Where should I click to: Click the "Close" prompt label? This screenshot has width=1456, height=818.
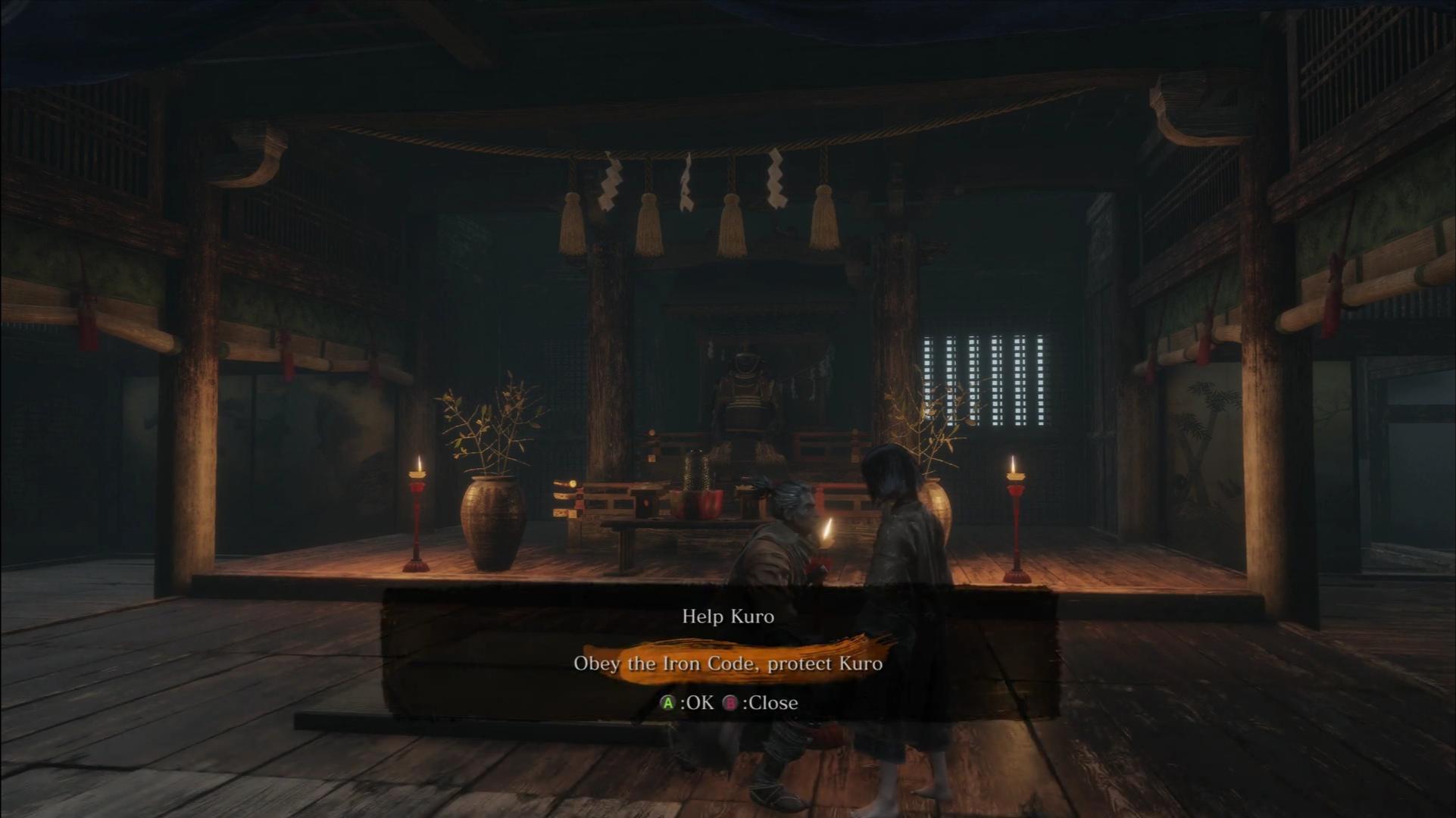(x=774, y=703)
